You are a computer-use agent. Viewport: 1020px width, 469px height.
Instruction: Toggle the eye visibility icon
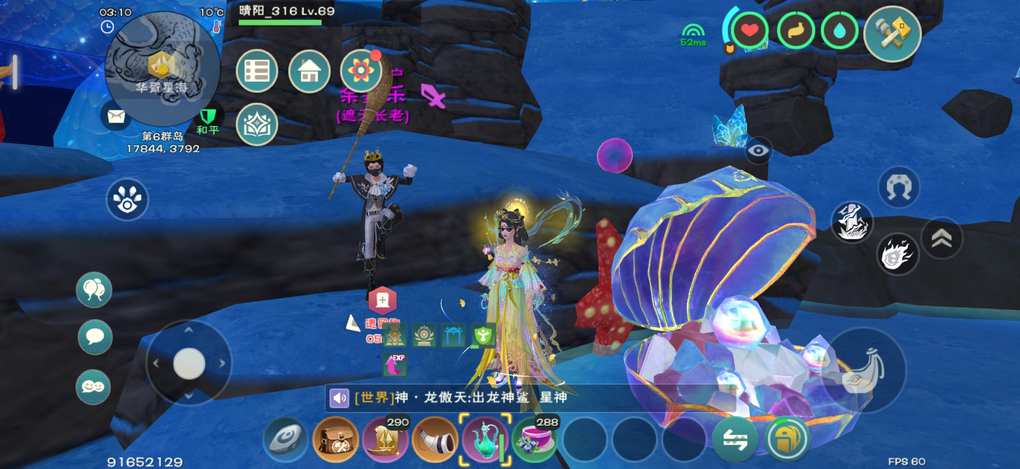pyautogui.click(x=759, y=150)
